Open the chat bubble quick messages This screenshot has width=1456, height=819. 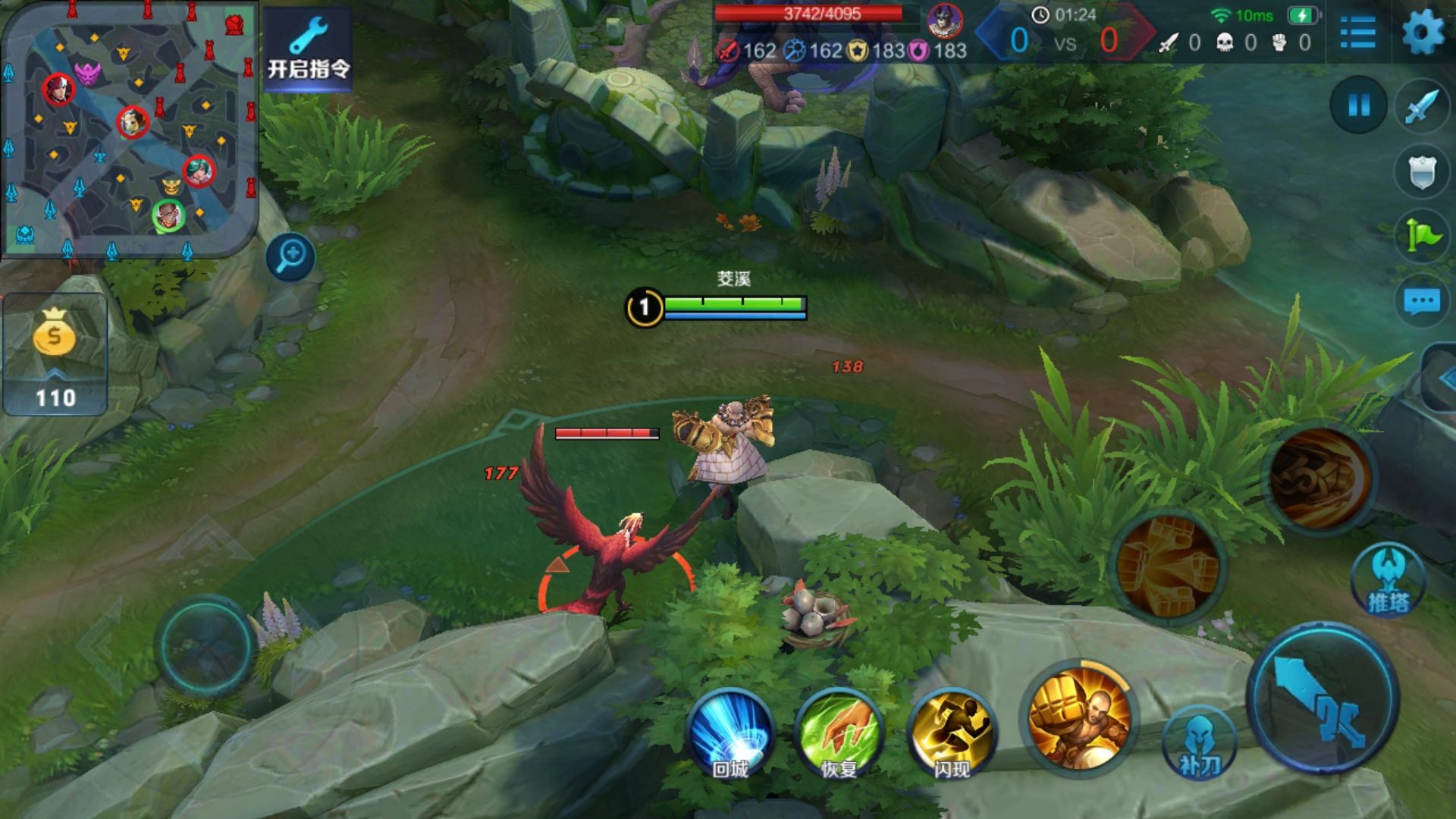(1421, 301)
